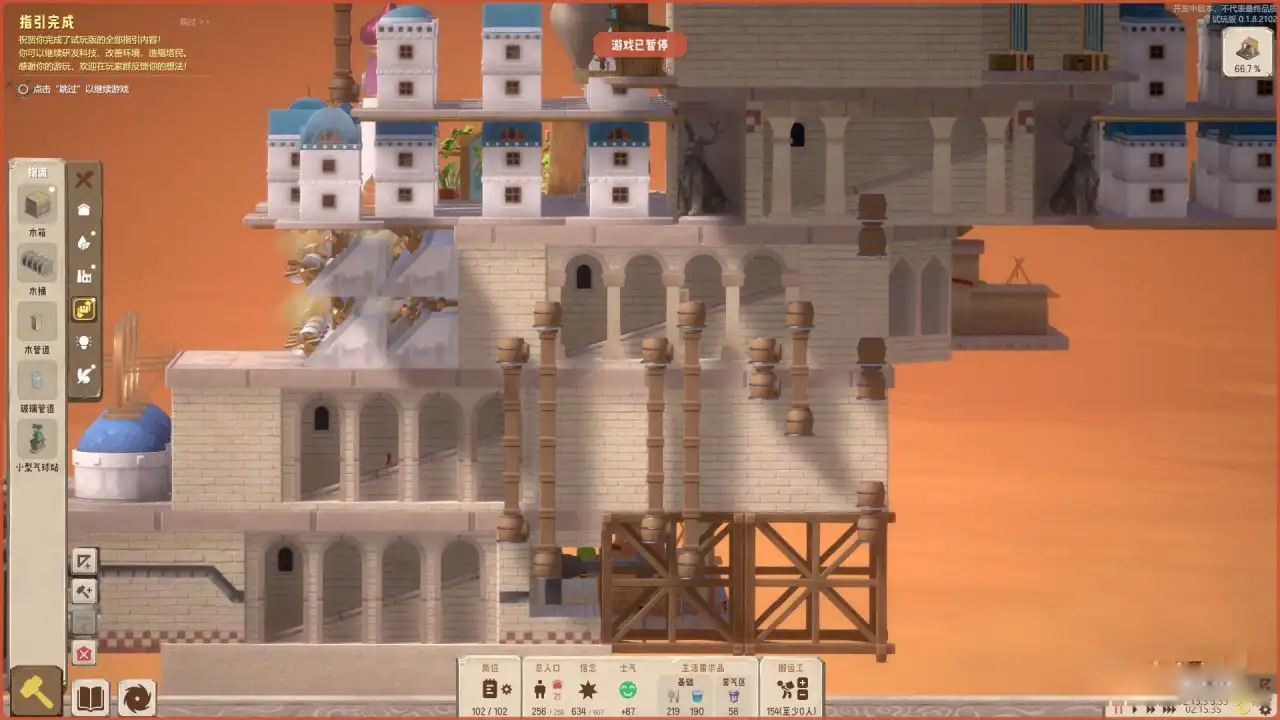Switch to the house building category
Viewport: 1280px width, 720px height.
coord(84,210)
